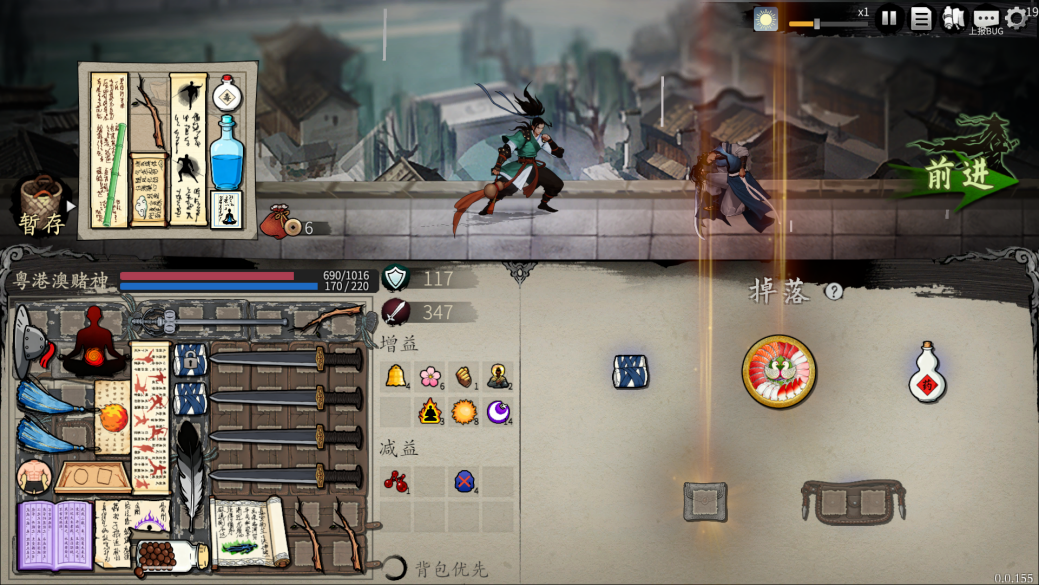Select the dropped white gourd bottle
This screenshot has width=1039, height=585.
(x=927, y=374)
